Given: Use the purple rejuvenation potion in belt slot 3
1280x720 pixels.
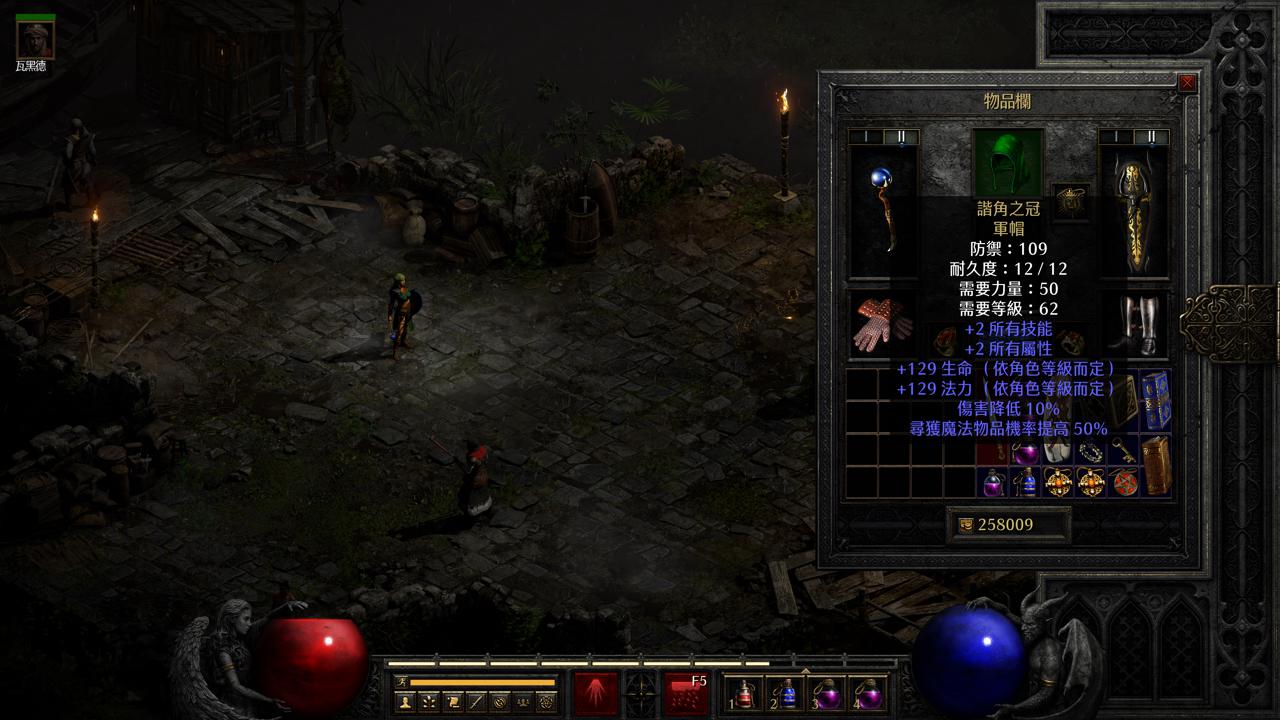Looking at the screenshot, I should pos(829,693).
